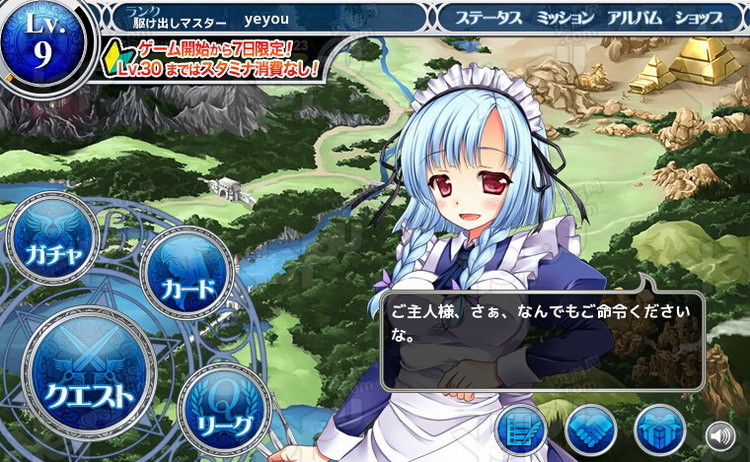Click the document and quill icon

522,430
